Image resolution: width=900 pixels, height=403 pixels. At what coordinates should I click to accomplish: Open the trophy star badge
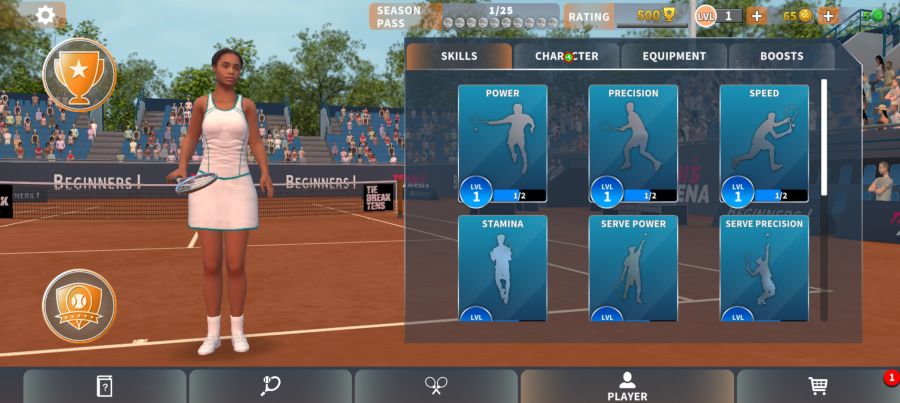pyautogui.click(x=79, y=73)
